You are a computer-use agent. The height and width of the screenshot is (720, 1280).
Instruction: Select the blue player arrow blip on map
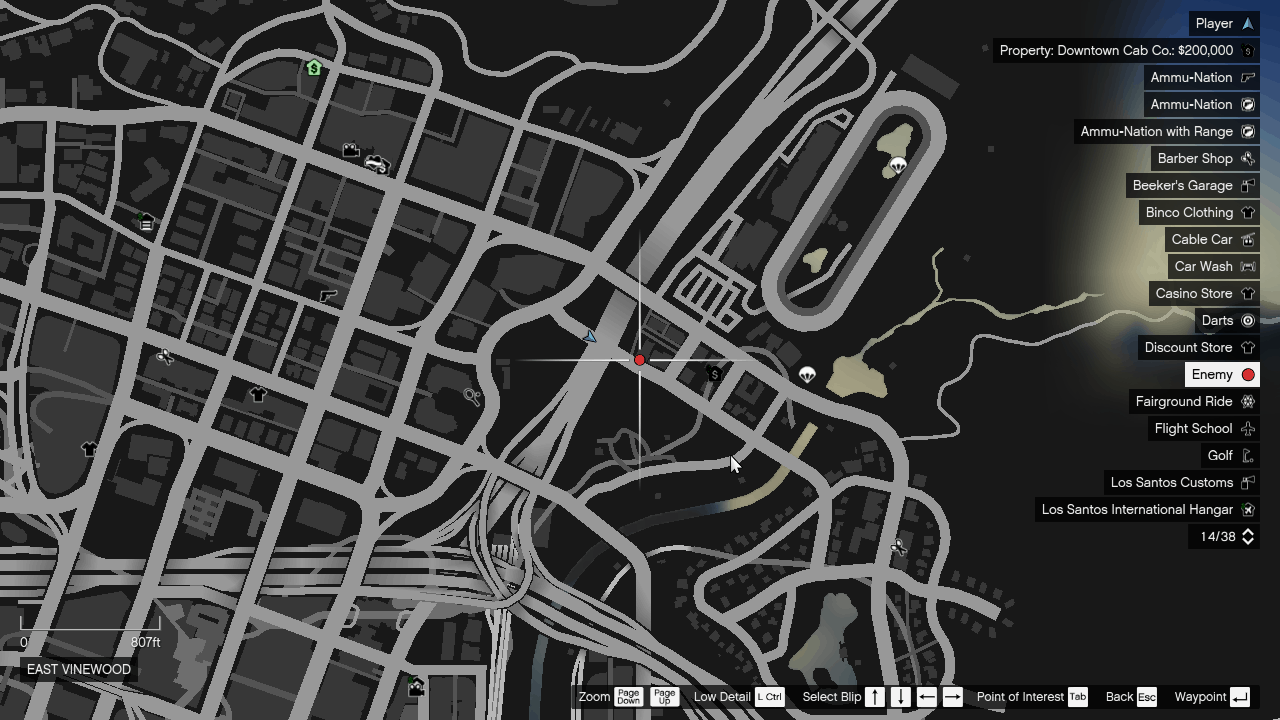point(591,337)
